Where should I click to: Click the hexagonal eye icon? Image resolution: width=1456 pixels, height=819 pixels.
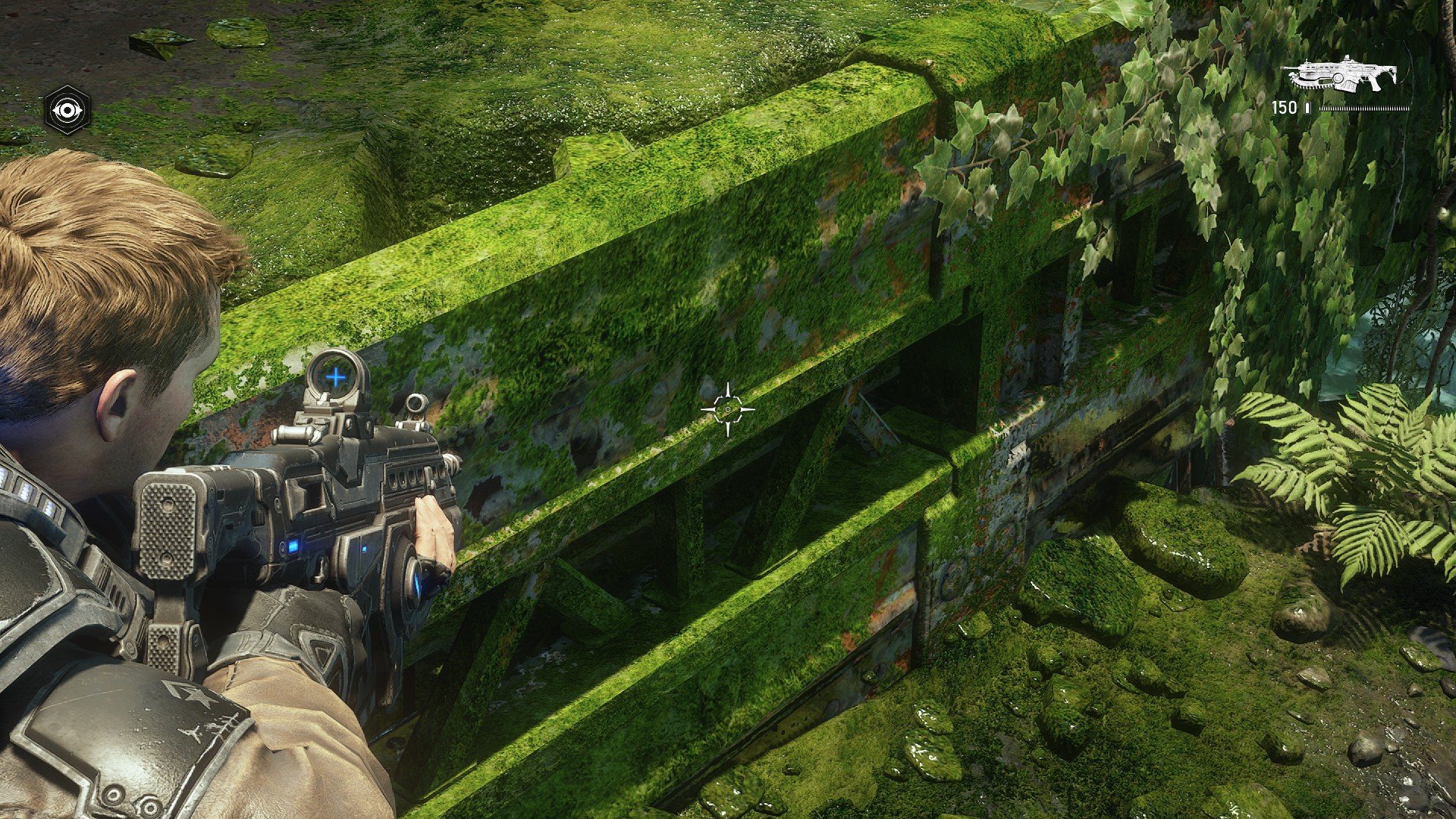(67, 110)
